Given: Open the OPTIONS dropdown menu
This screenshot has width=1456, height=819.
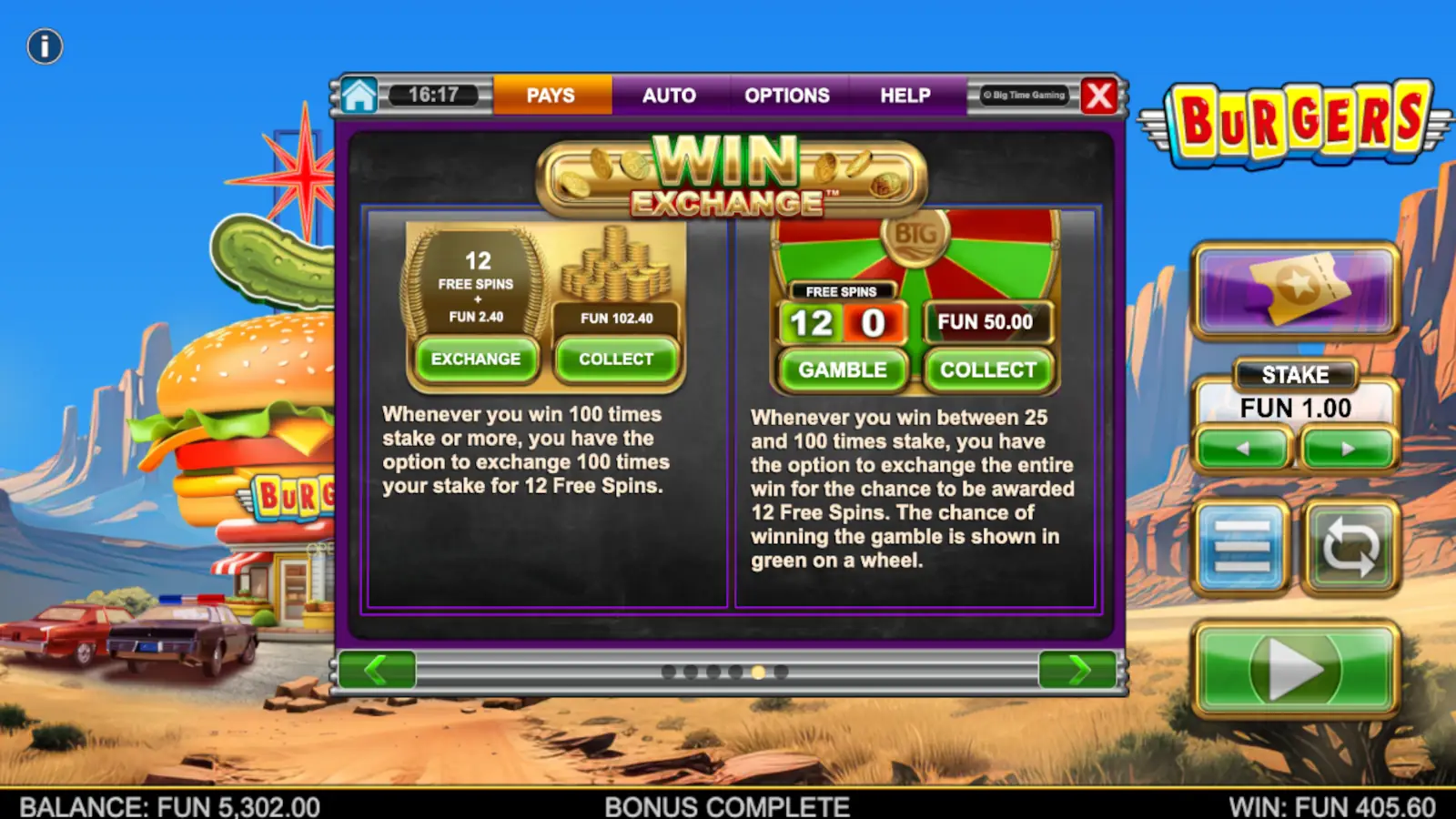Looking at the screenshot, I should [788, 95].
